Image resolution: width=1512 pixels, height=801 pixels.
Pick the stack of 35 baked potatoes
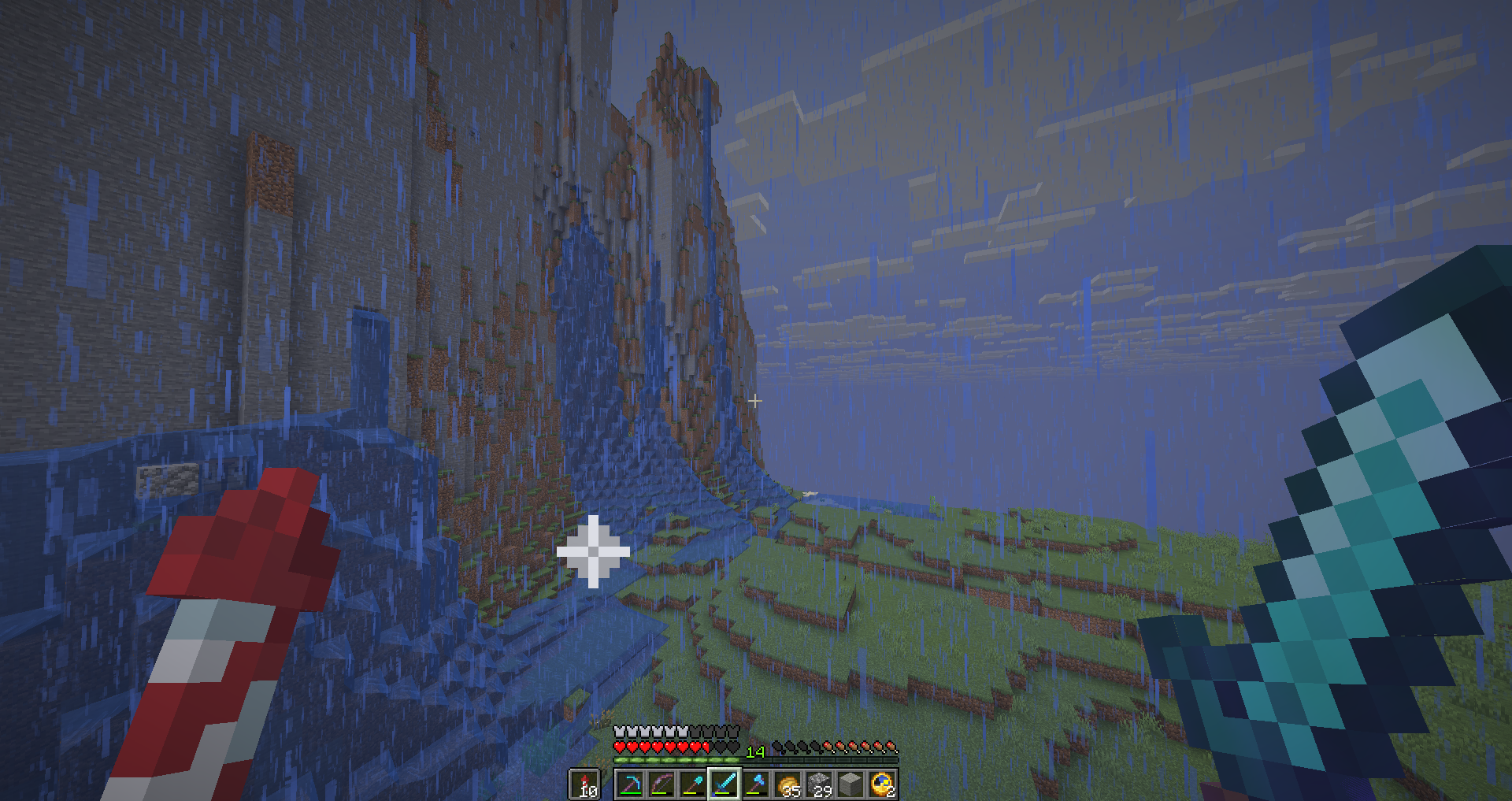787,784
